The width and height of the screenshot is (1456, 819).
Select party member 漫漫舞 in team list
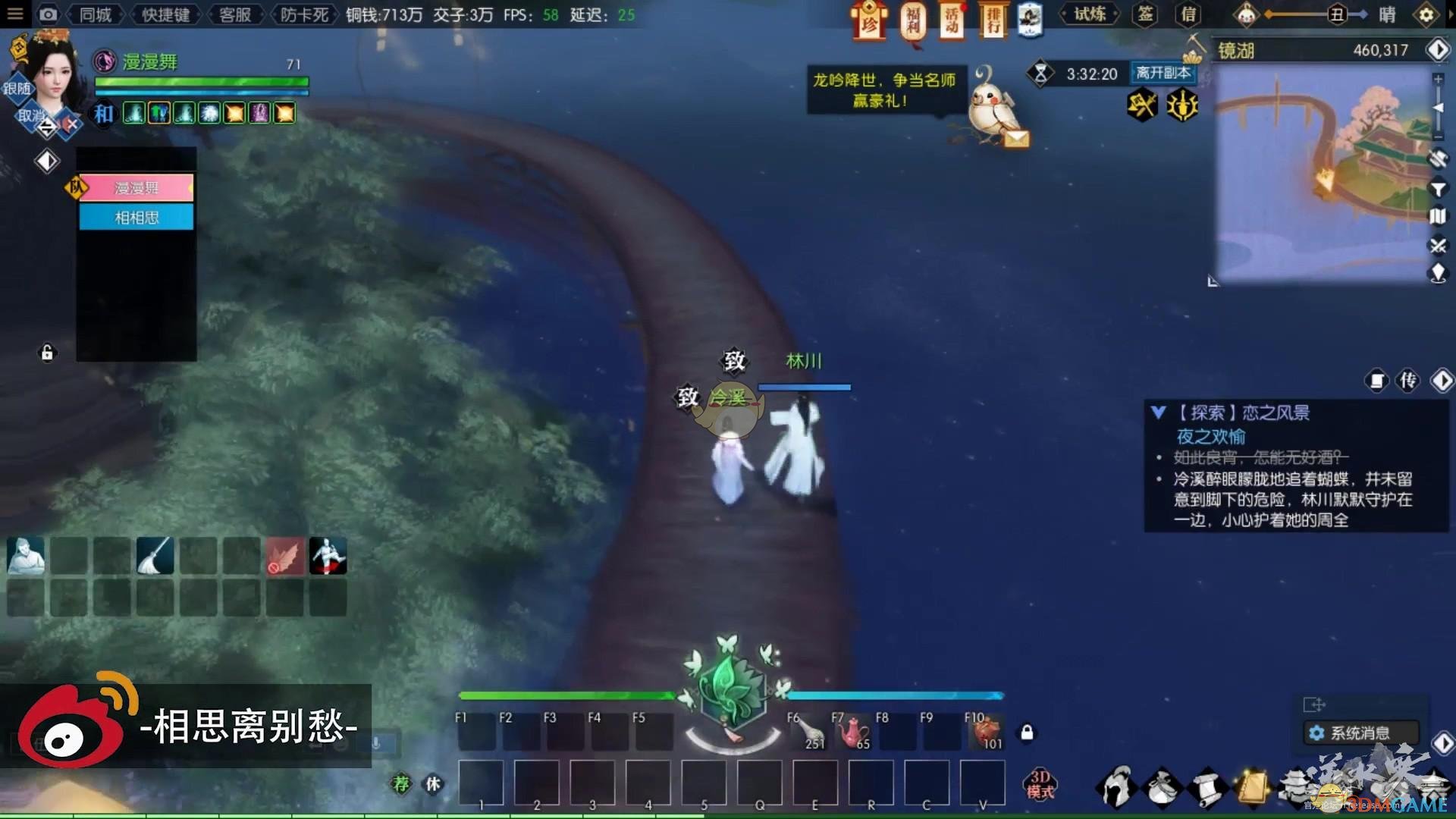[136, 187]
